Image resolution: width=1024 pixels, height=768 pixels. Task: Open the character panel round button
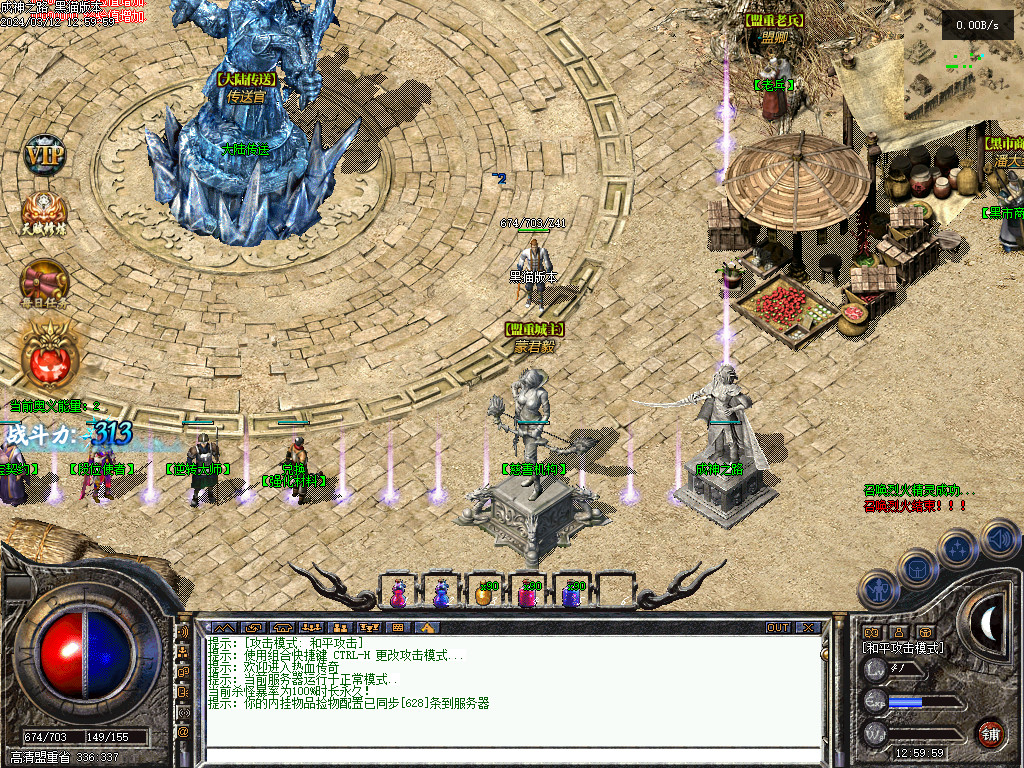coord(878,589)
